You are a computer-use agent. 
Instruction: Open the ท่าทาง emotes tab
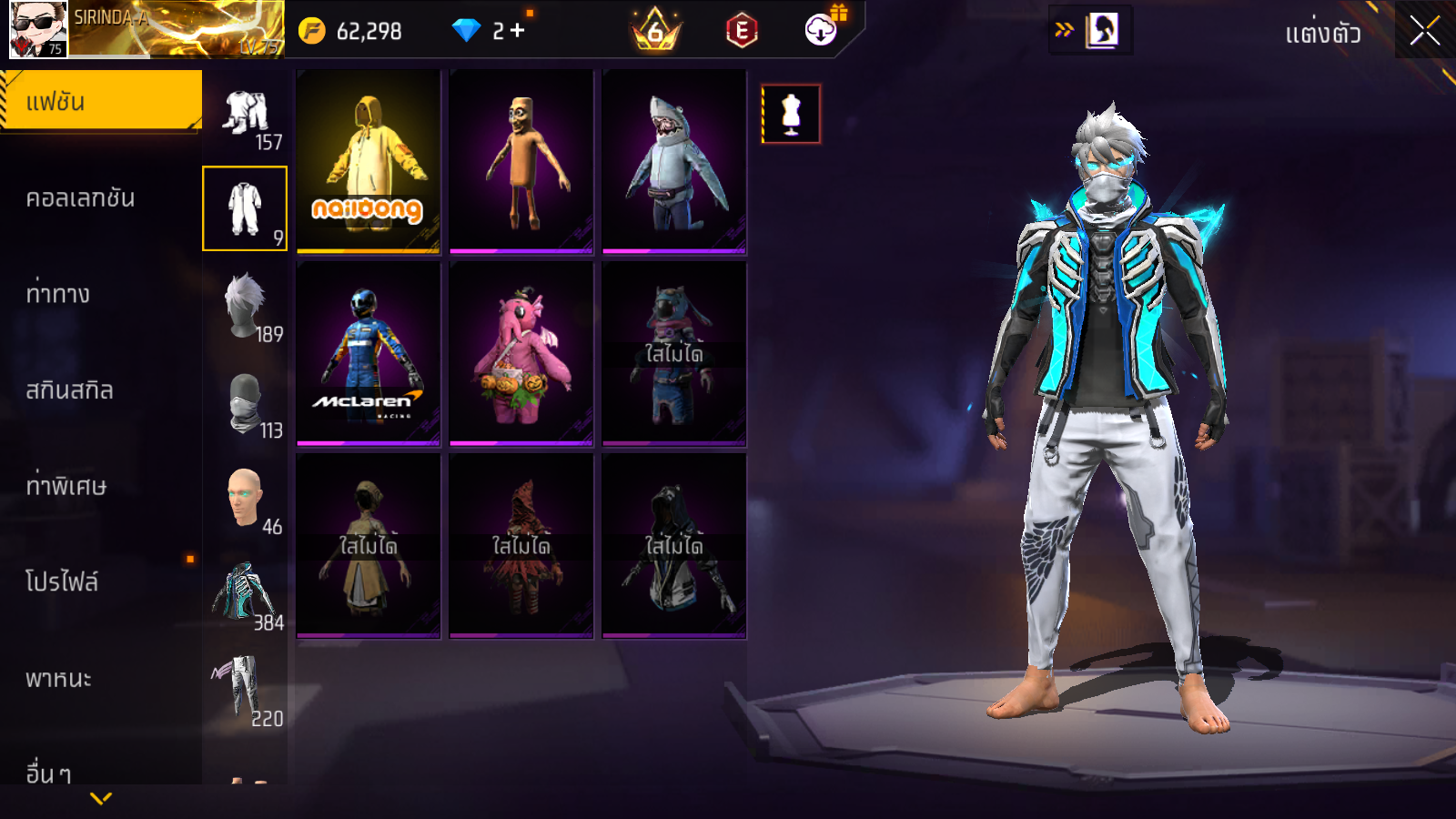point(58,294)
